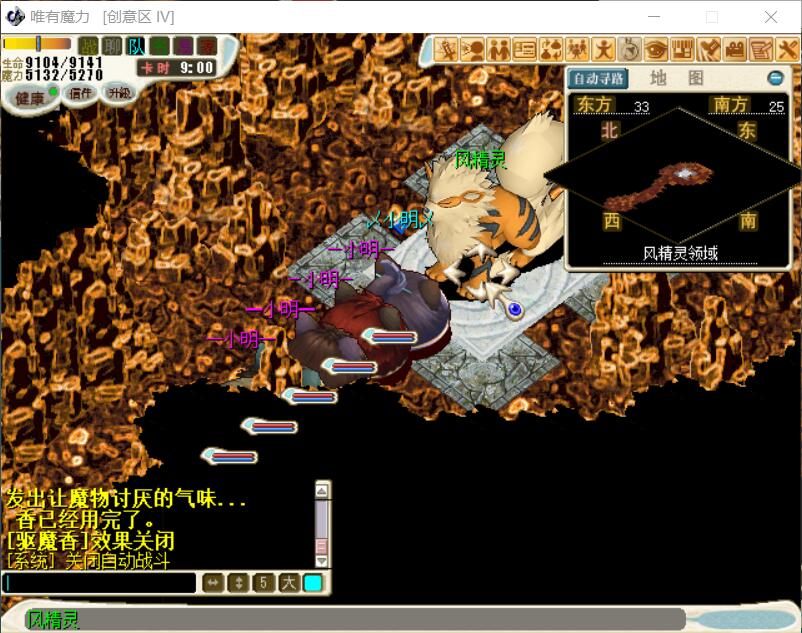Screen dimensions: 802x633
Task: Toggle the 聊 chat mode switch
Action: point(113,45)
